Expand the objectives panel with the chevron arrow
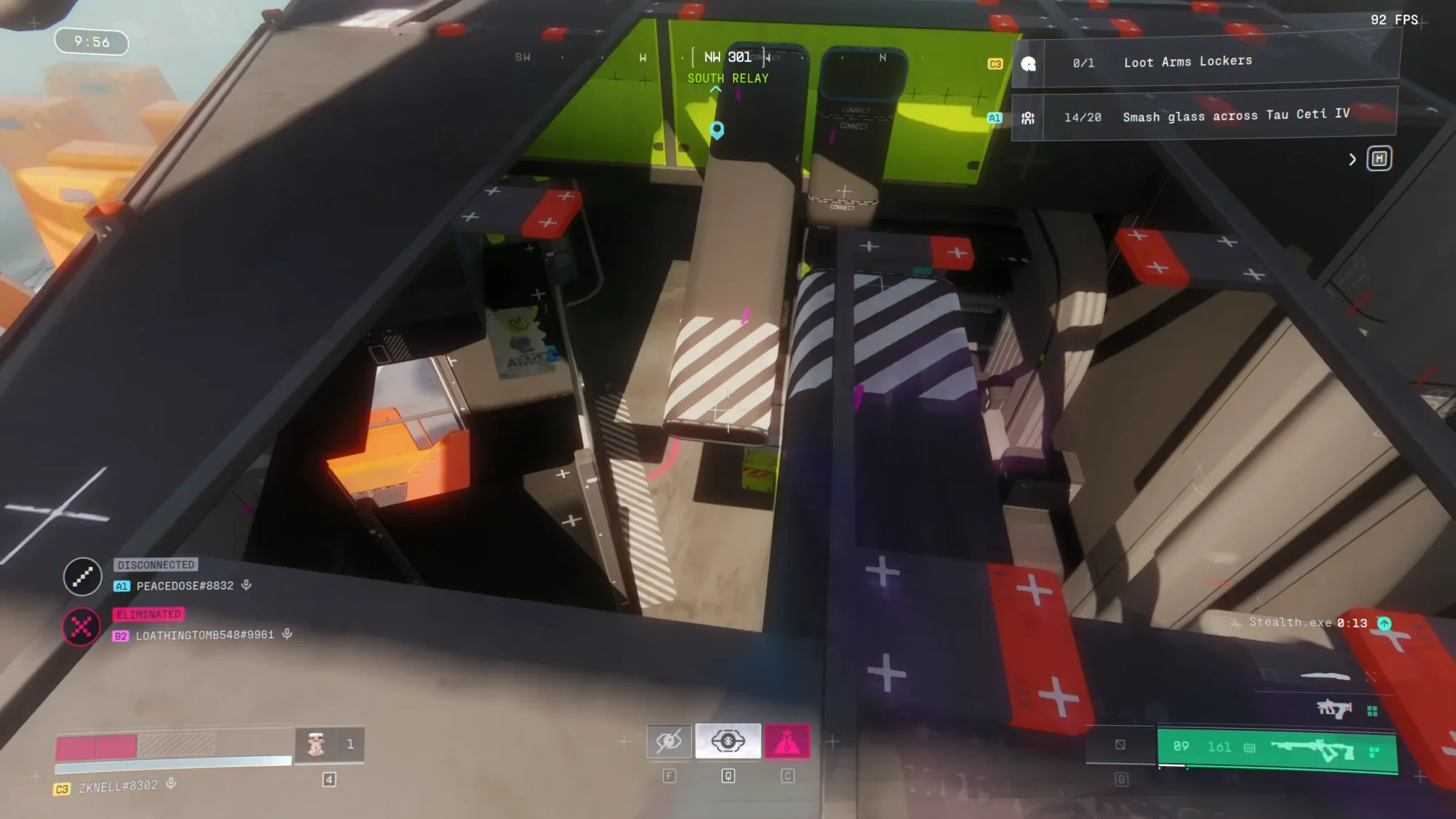This screenshot has height=819, width=1456. coord(1353,159)
